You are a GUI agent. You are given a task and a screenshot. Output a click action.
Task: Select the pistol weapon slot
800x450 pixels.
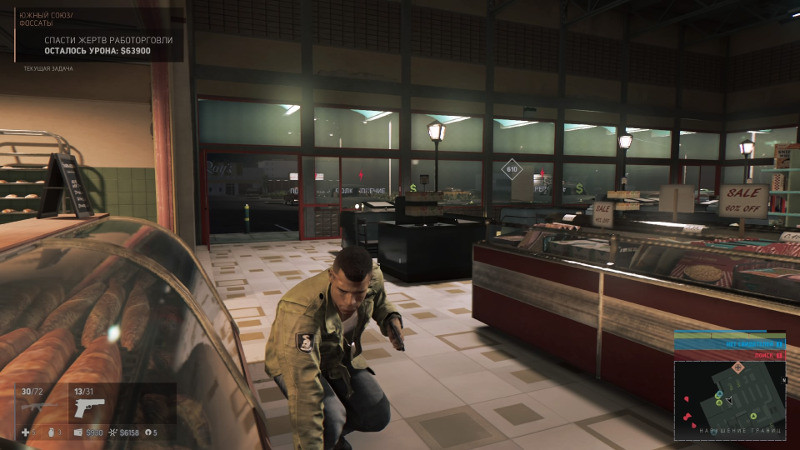tap(89, 407)
